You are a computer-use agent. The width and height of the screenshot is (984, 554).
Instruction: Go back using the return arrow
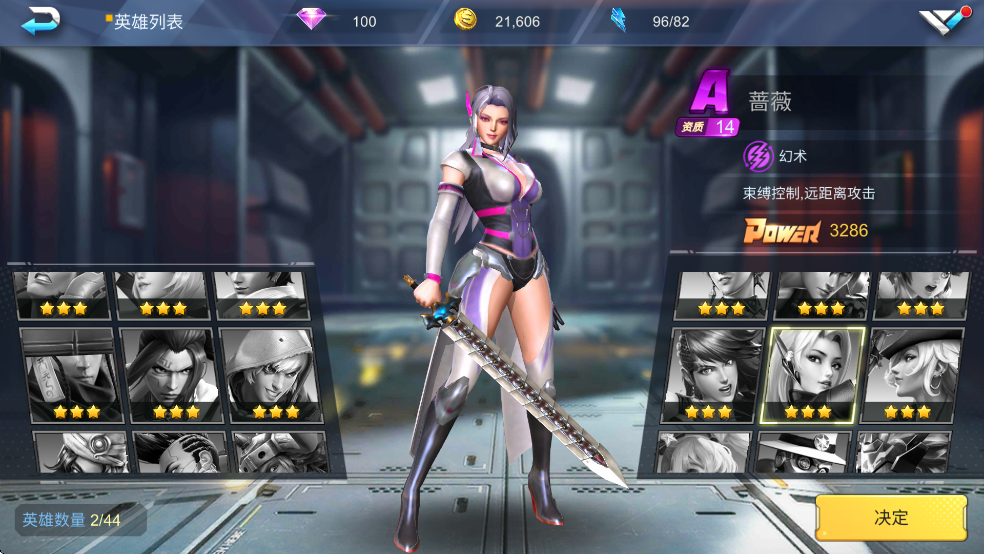tap(41, 19)
